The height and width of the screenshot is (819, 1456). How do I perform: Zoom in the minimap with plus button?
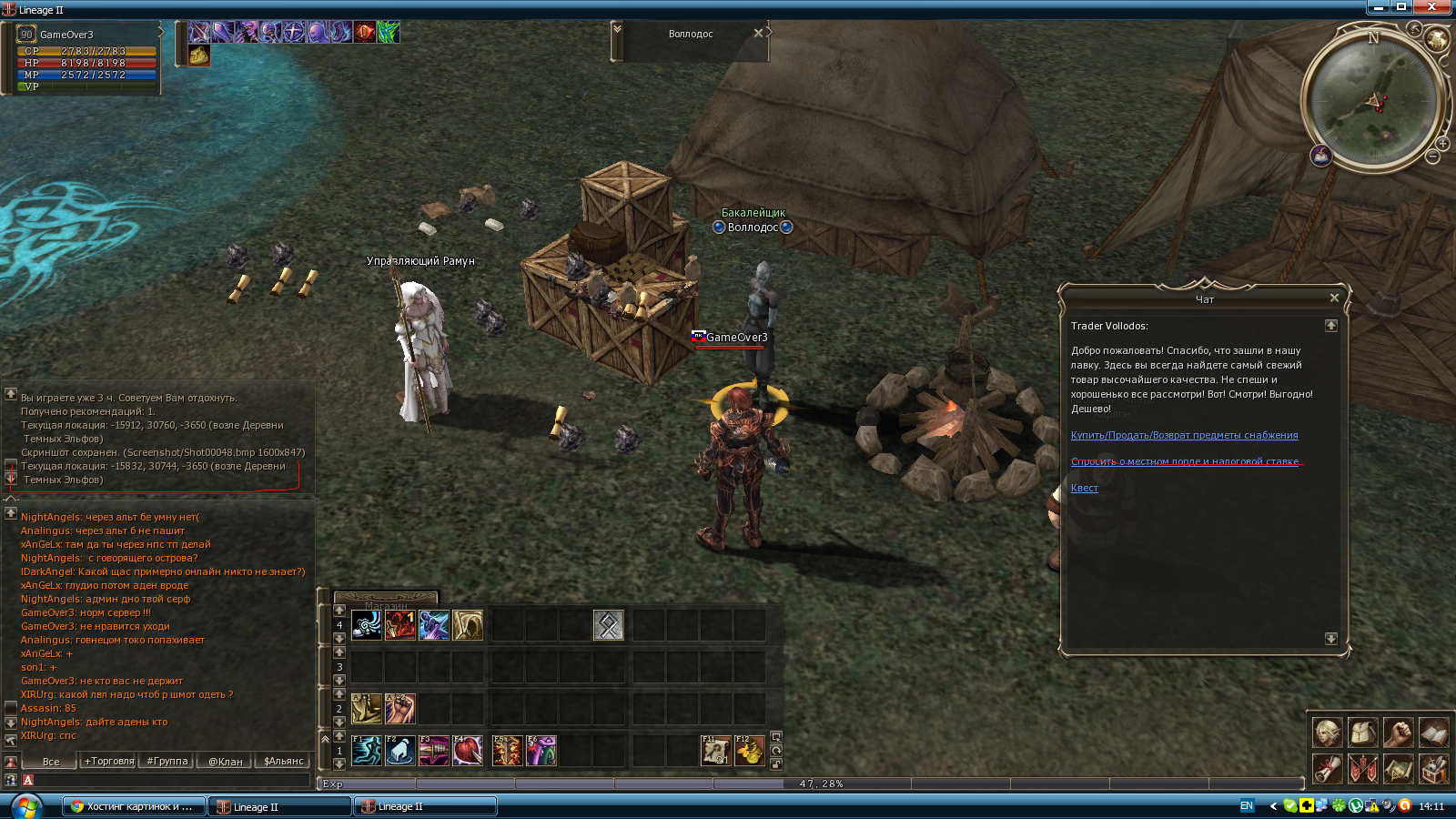[1443, 144]
